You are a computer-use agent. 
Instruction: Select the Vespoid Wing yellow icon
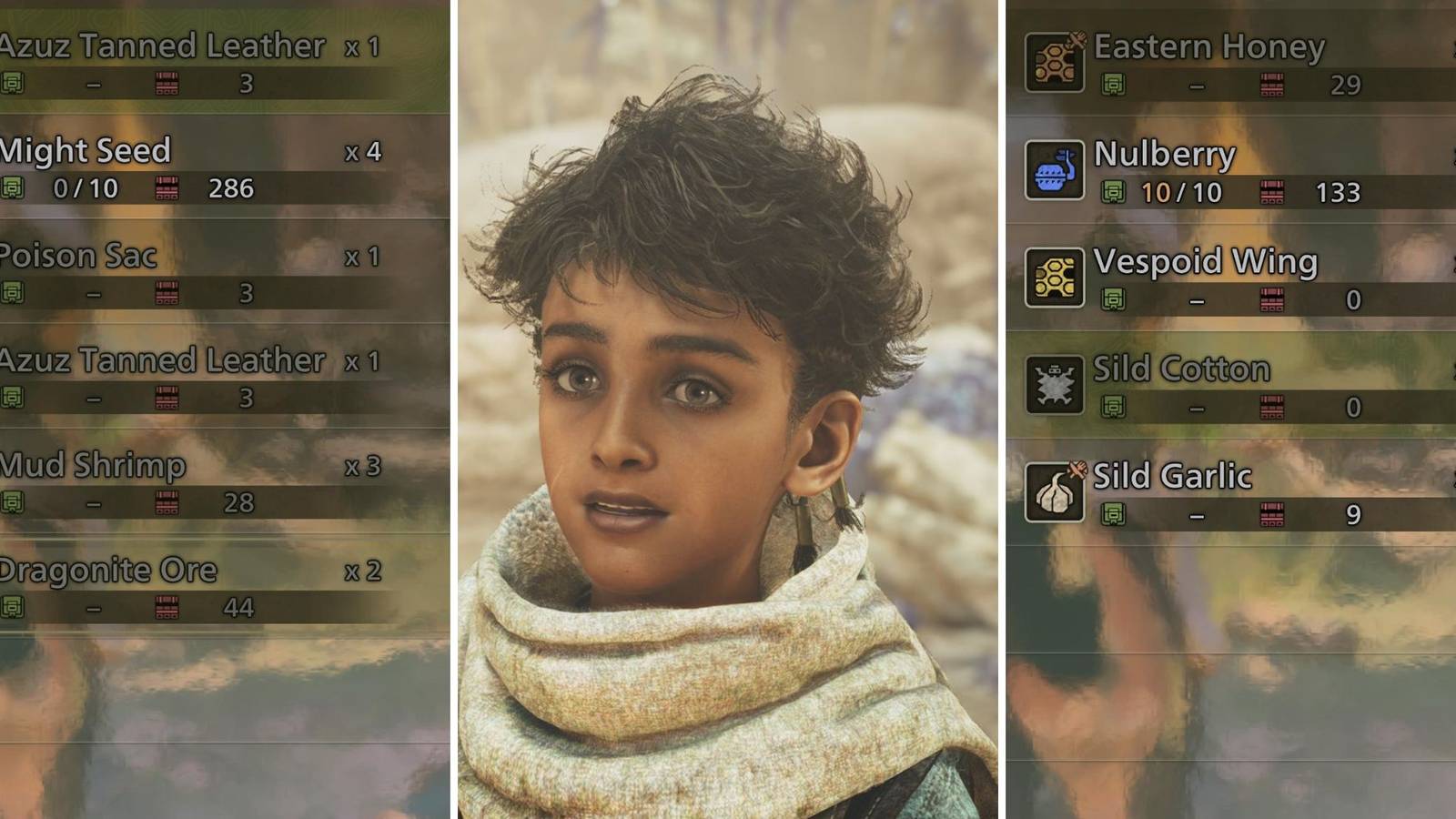[x=1054, y=278]
